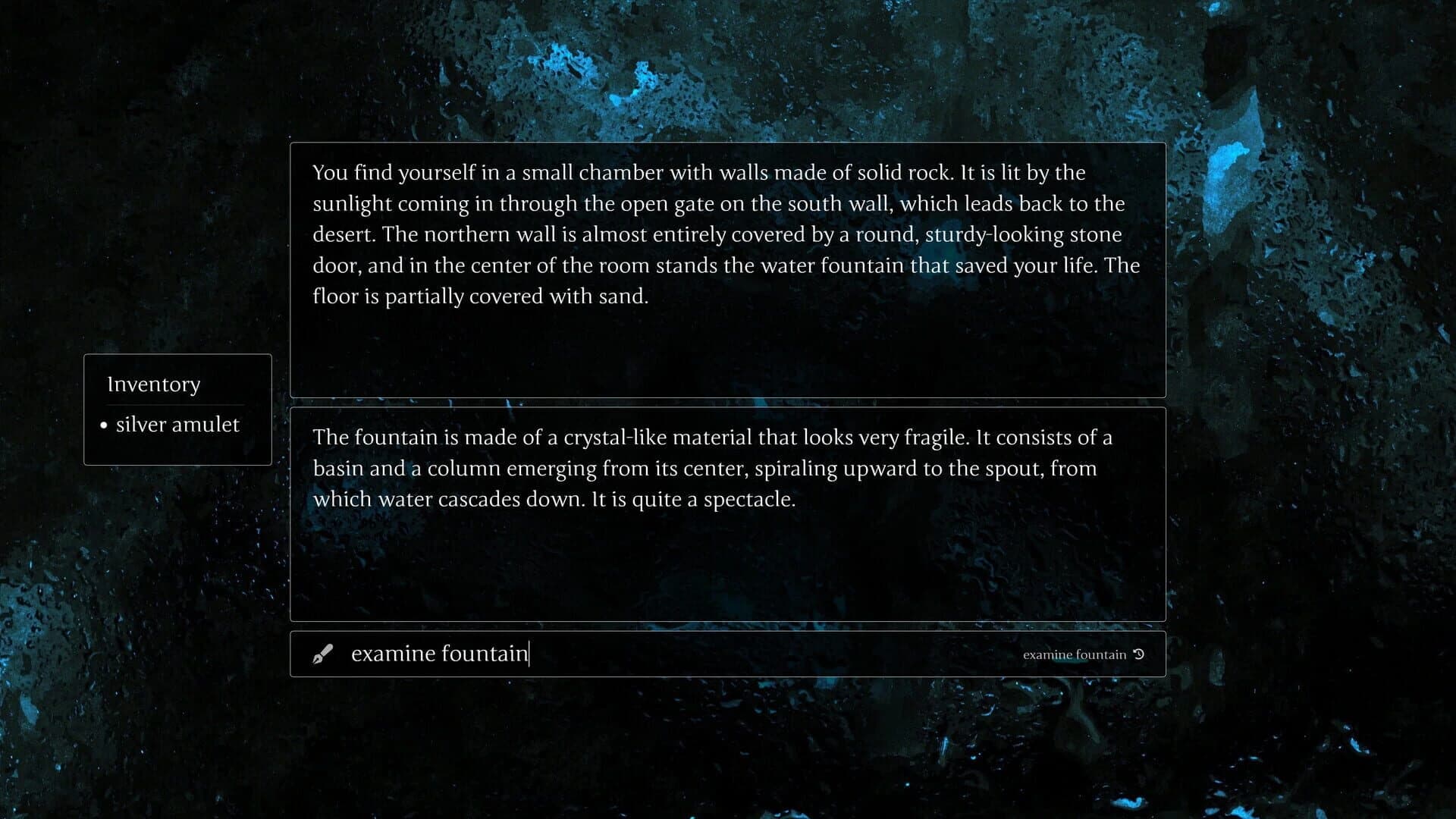Select the silver amulet inventory item
This screenshot has width=1456, height=819.
pos(177,425)
